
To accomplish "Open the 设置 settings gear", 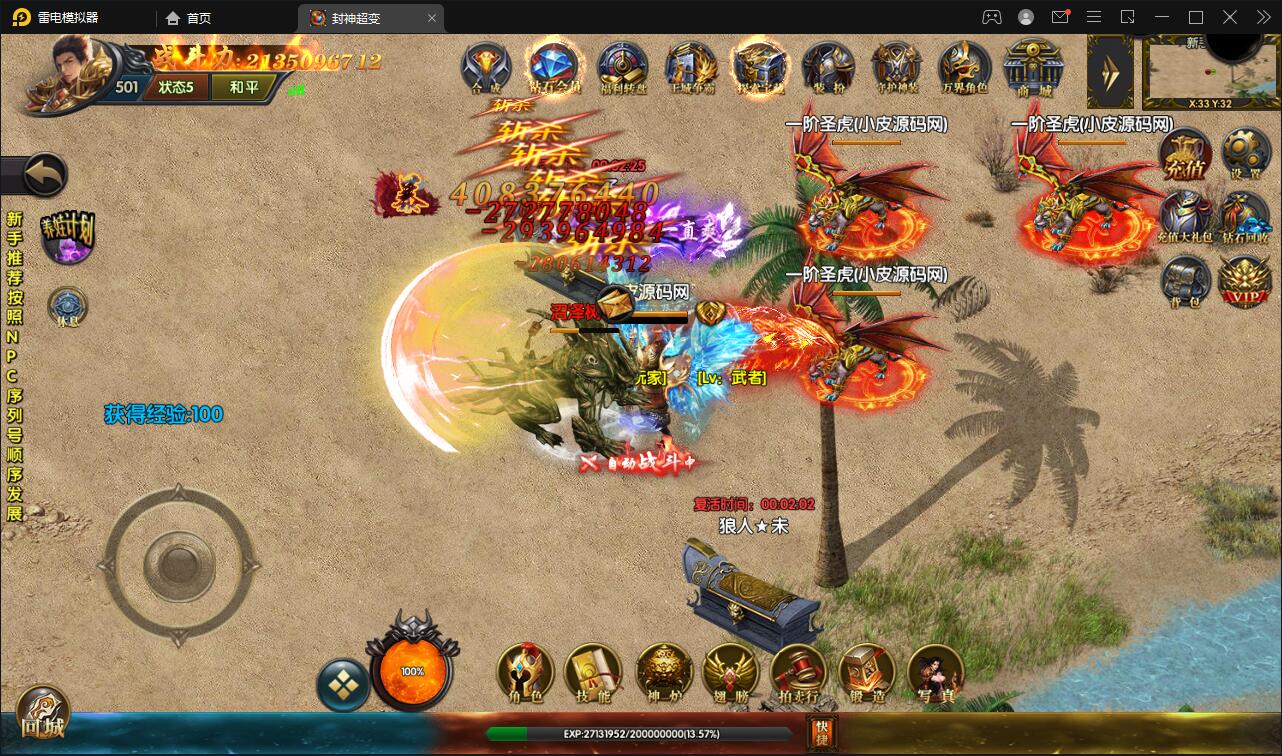I will pyautogui.click(x=1245, y=154).
